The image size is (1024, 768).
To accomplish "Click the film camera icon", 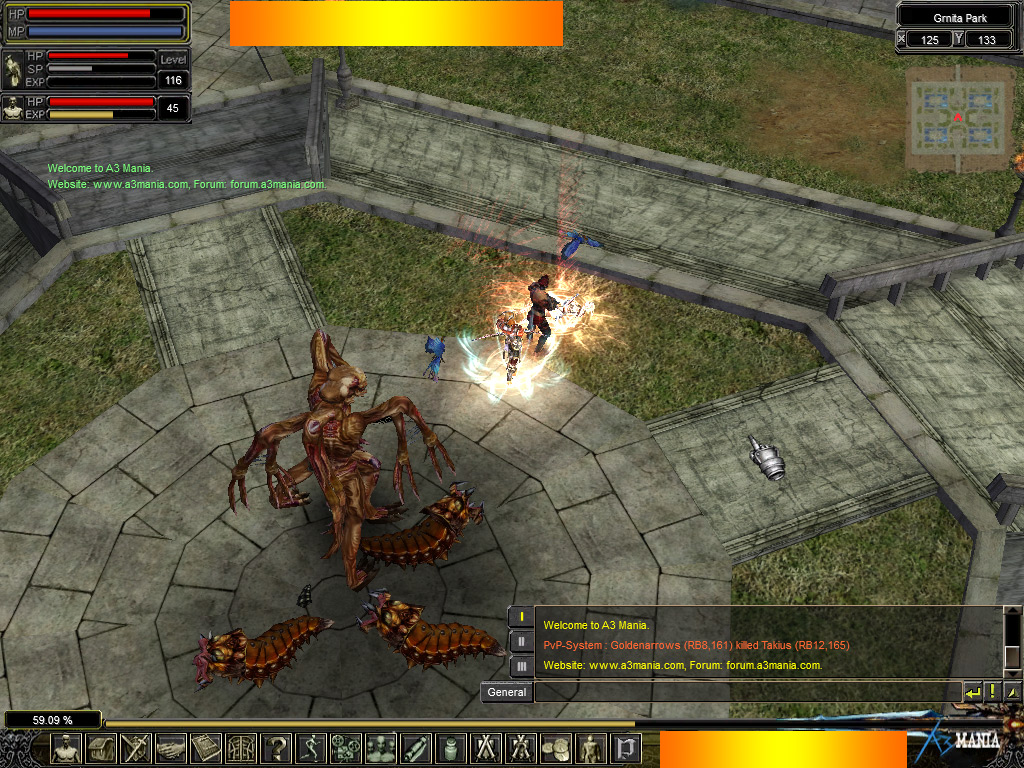I will pyautogui.click(x=346, y=748).
